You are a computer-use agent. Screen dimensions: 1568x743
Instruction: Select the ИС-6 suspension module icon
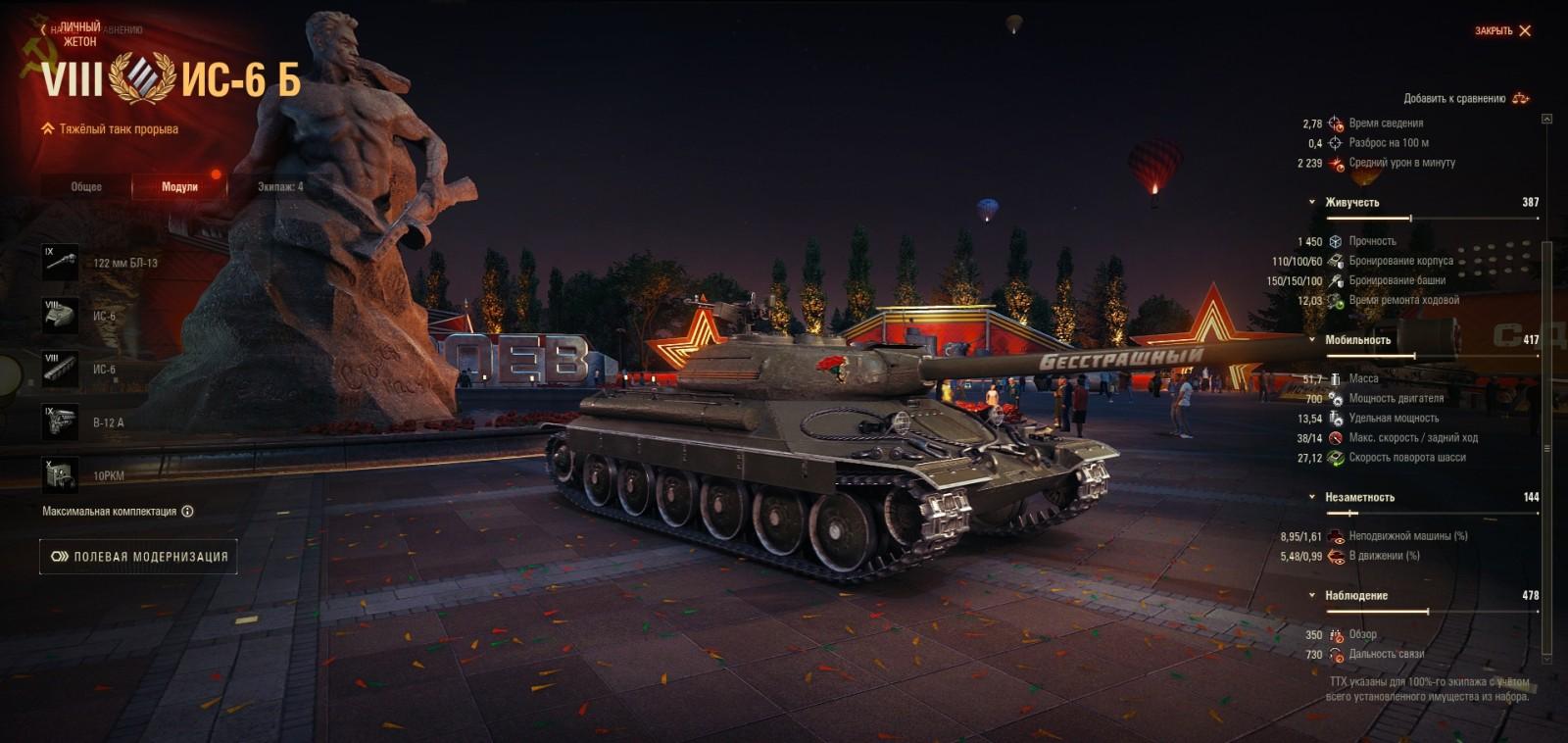point(59,371)
